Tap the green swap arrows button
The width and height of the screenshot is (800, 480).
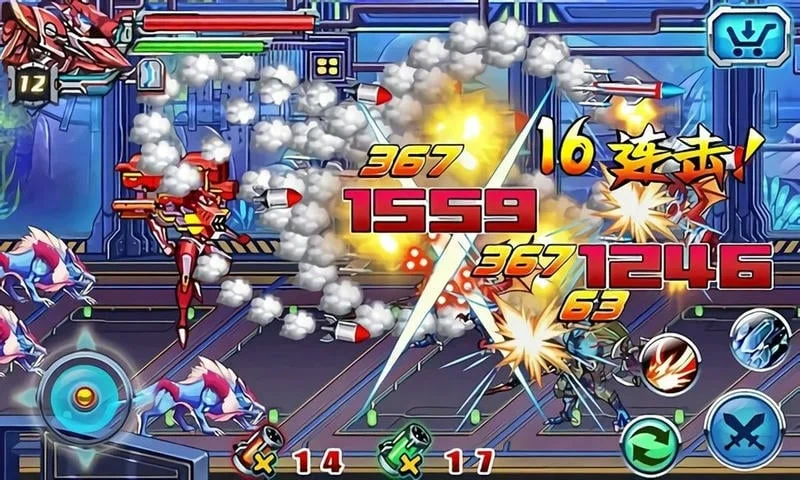pyautogui.click(x=650, y=443)
